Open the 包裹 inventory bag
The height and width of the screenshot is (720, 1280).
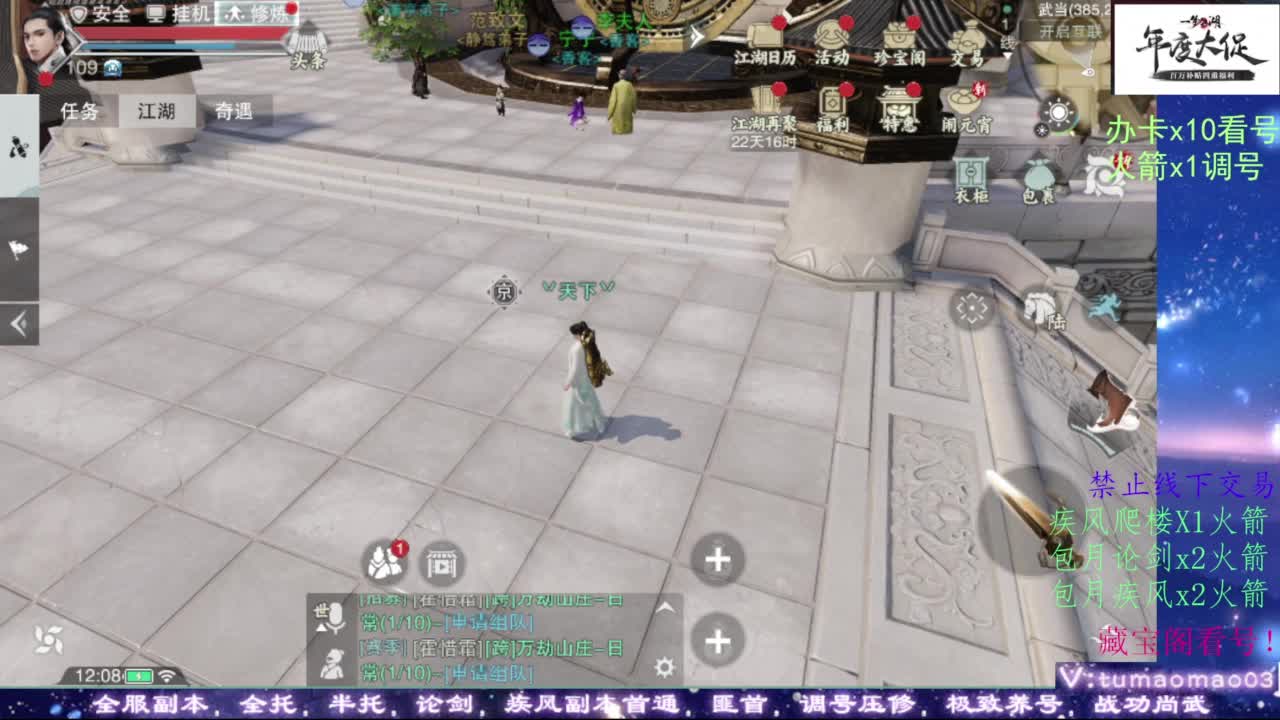[x=1039, y=176]
